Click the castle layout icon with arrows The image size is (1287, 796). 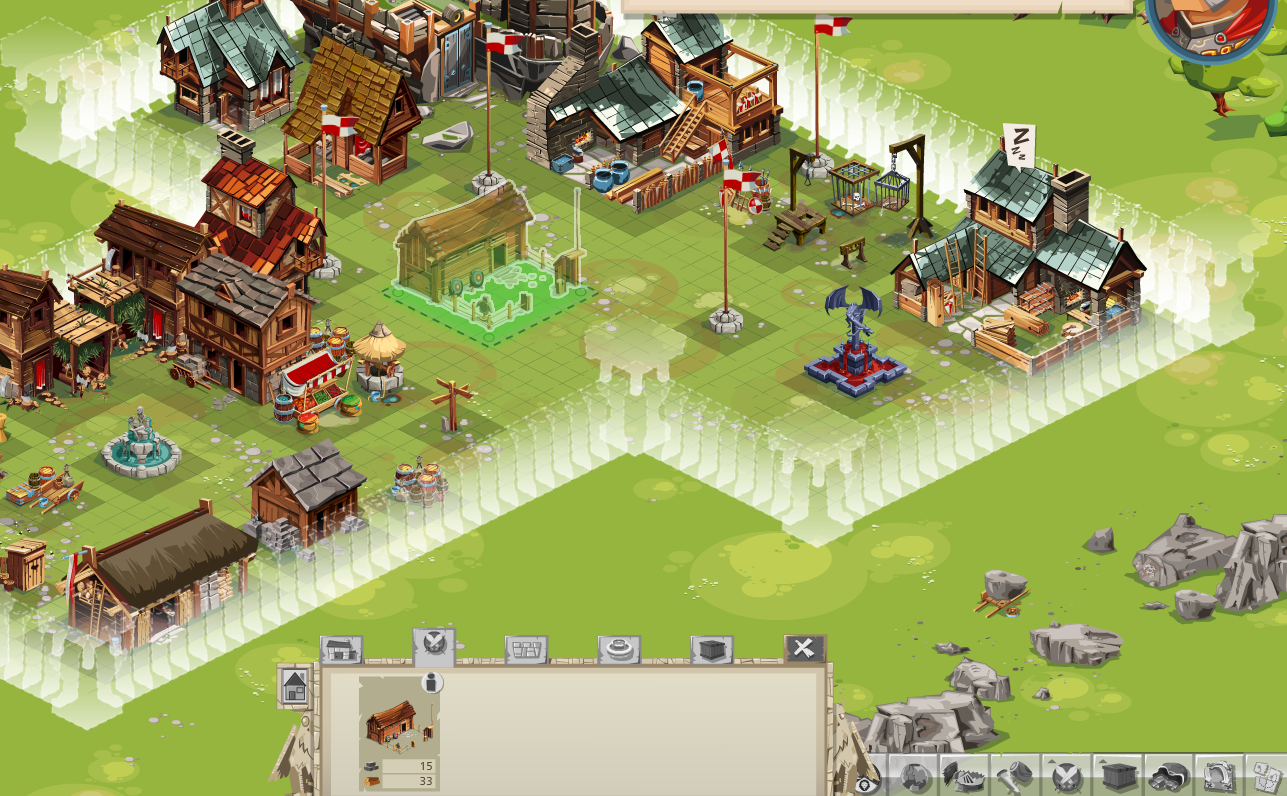tap(1218, 779)
